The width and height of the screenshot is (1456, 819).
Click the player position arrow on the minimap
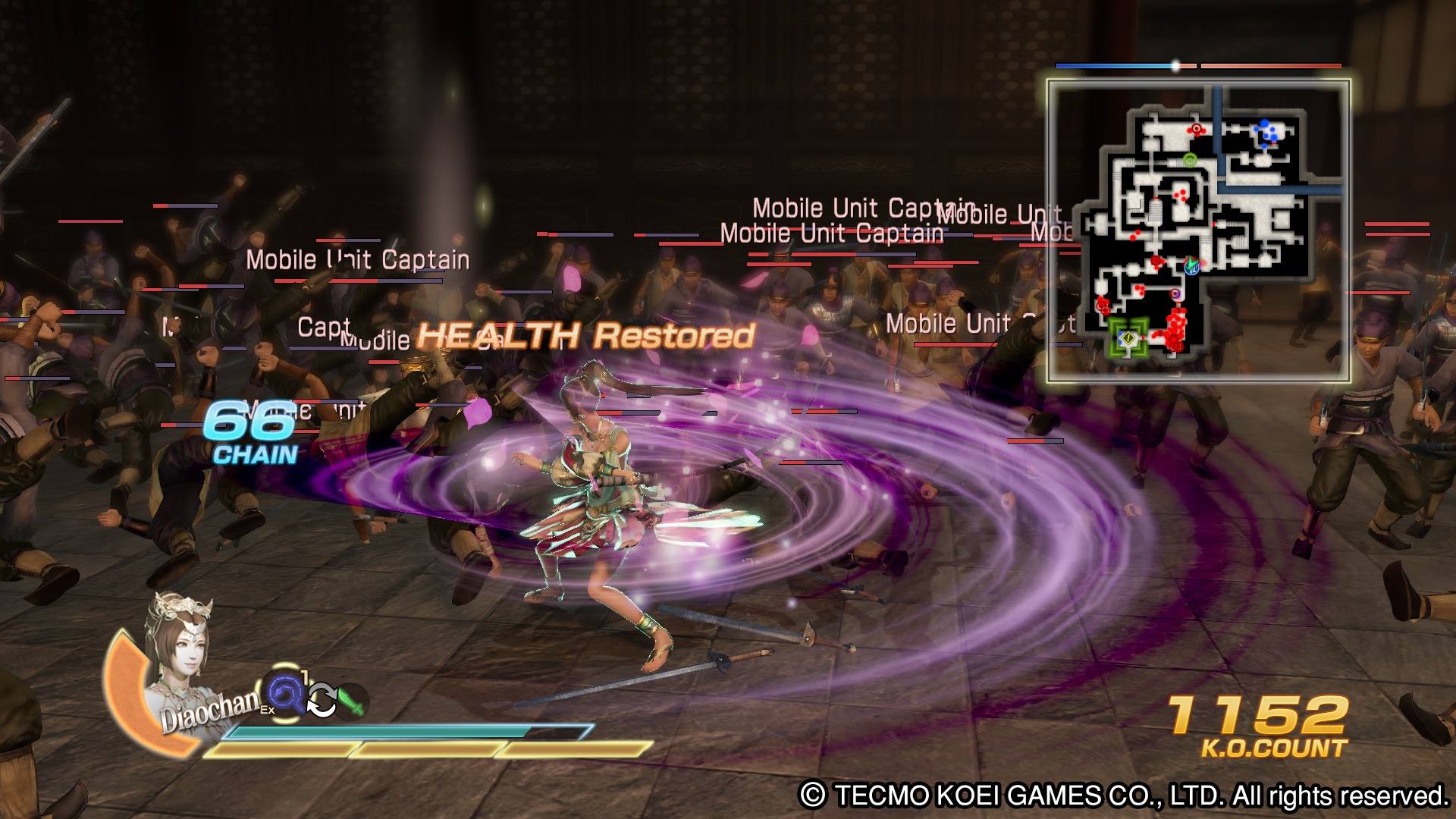[1191, 265]
